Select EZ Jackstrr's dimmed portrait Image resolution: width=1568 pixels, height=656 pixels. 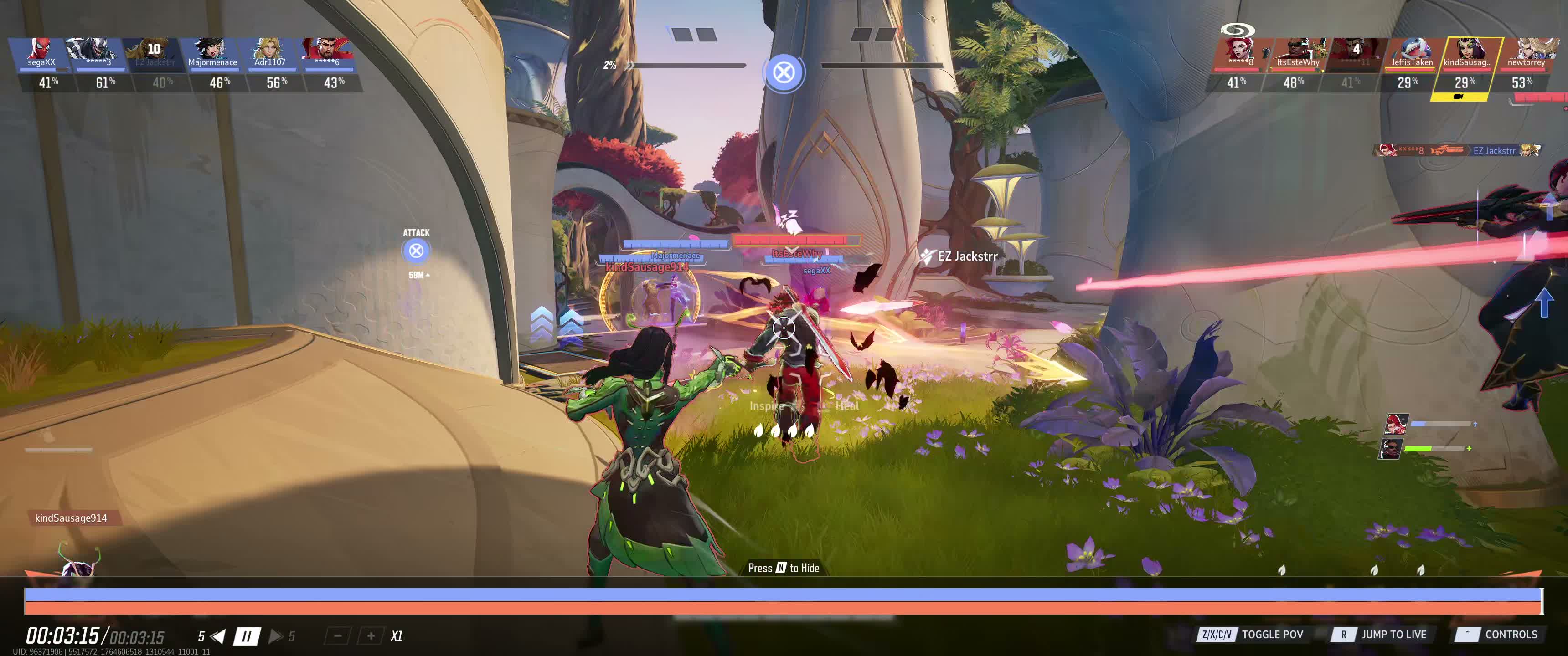155,53
